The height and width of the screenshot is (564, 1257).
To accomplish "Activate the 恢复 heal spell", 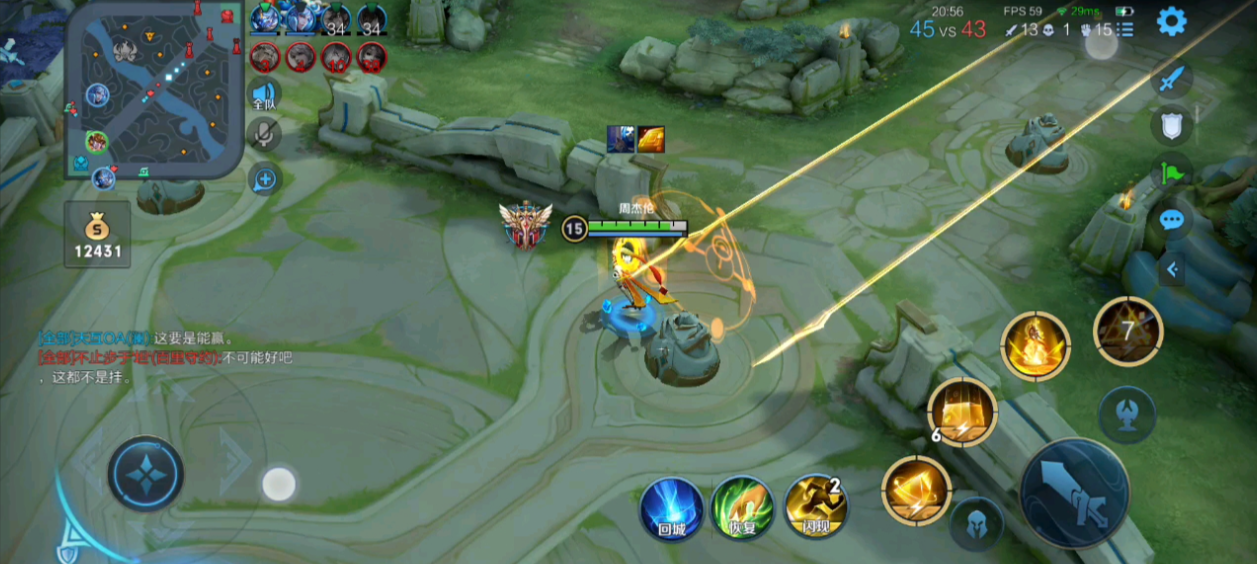I will tap(742, 507).
